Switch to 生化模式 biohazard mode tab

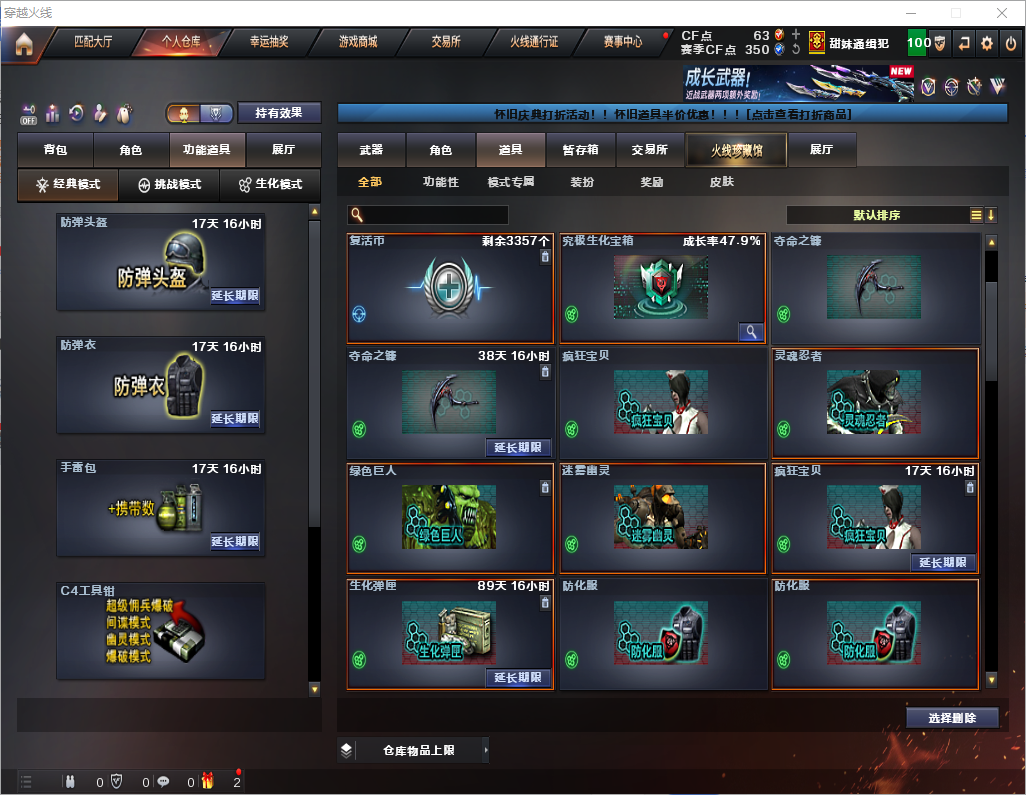click(270, 185)
